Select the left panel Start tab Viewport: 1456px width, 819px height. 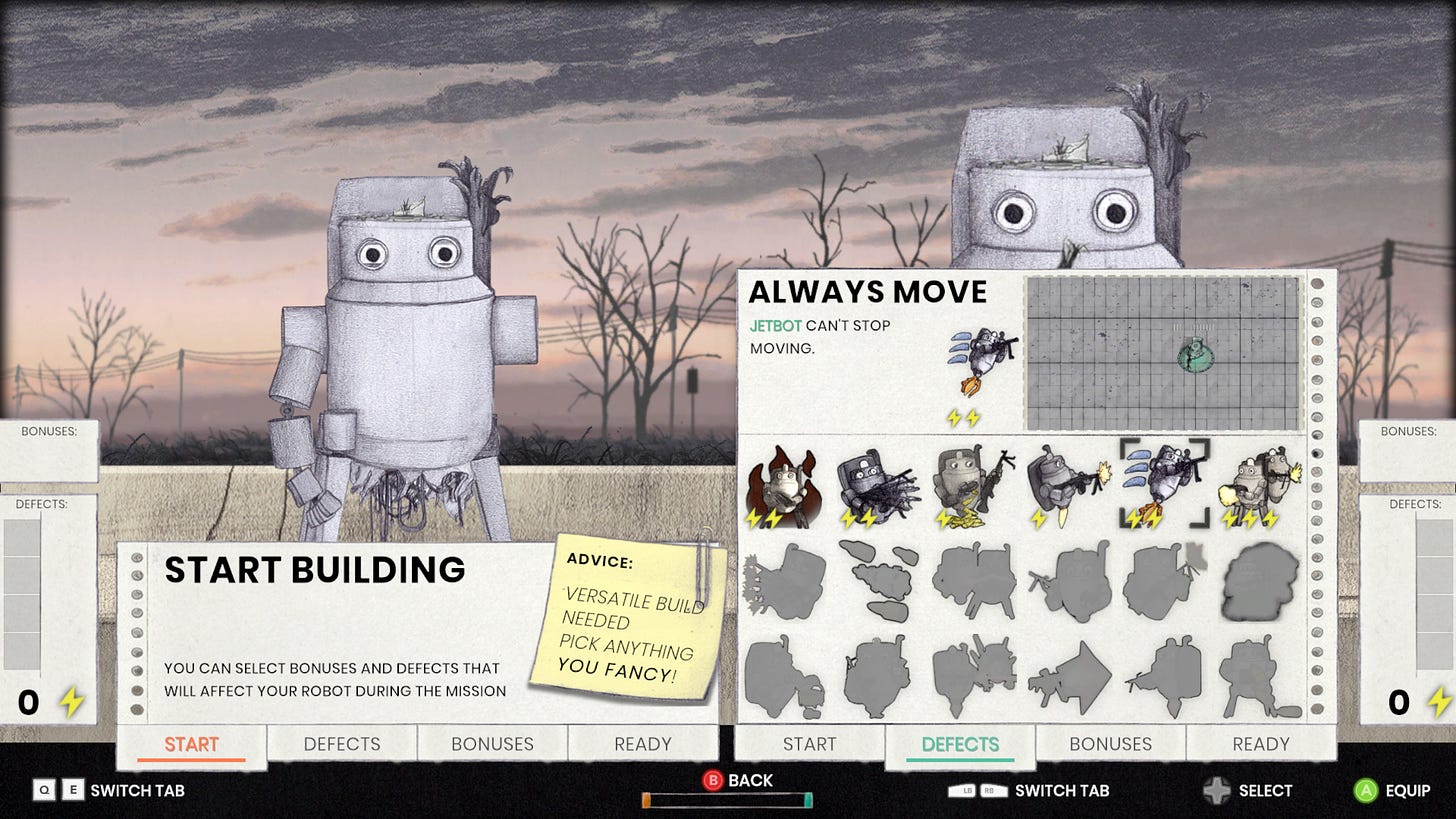point(191,744)
